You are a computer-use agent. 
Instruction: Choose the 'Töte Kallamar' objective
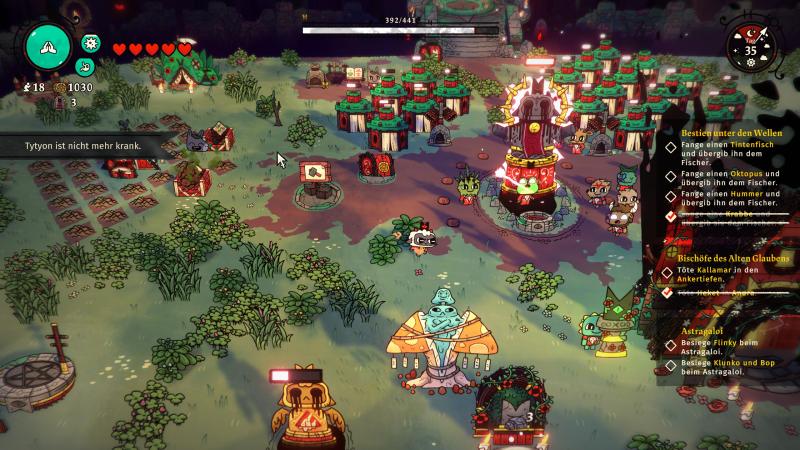point(718,275)
